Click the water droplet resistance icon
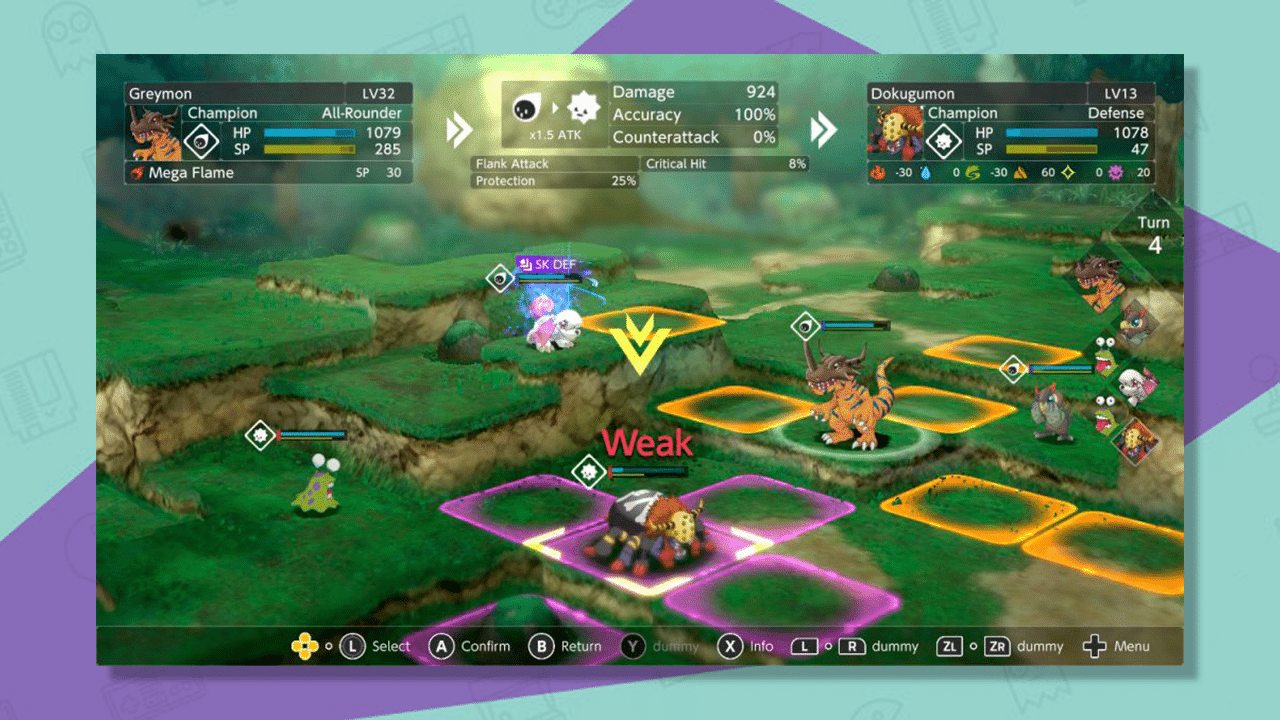1280x720 pixels. pos(924,172)
